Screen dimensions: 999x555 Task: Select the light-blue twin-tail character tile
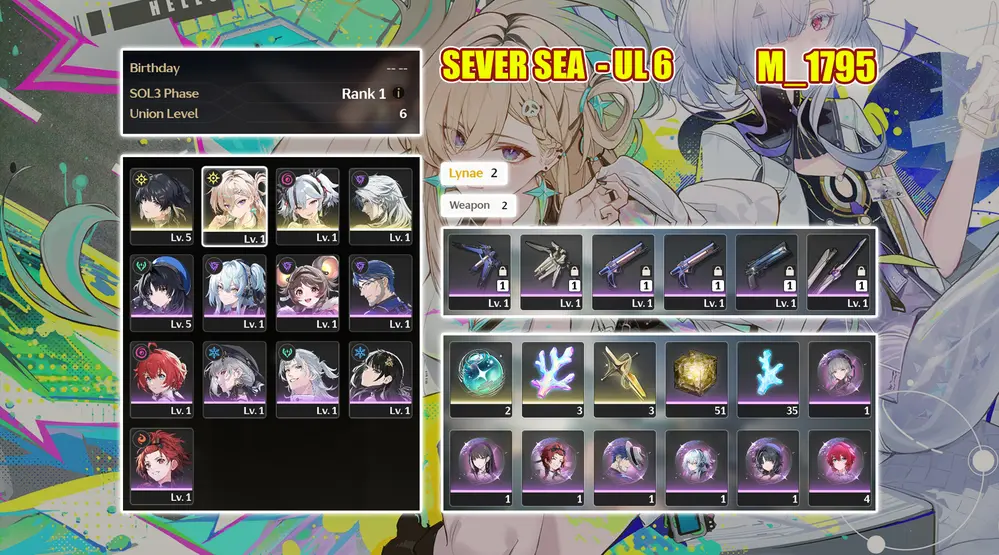[235, 293]
